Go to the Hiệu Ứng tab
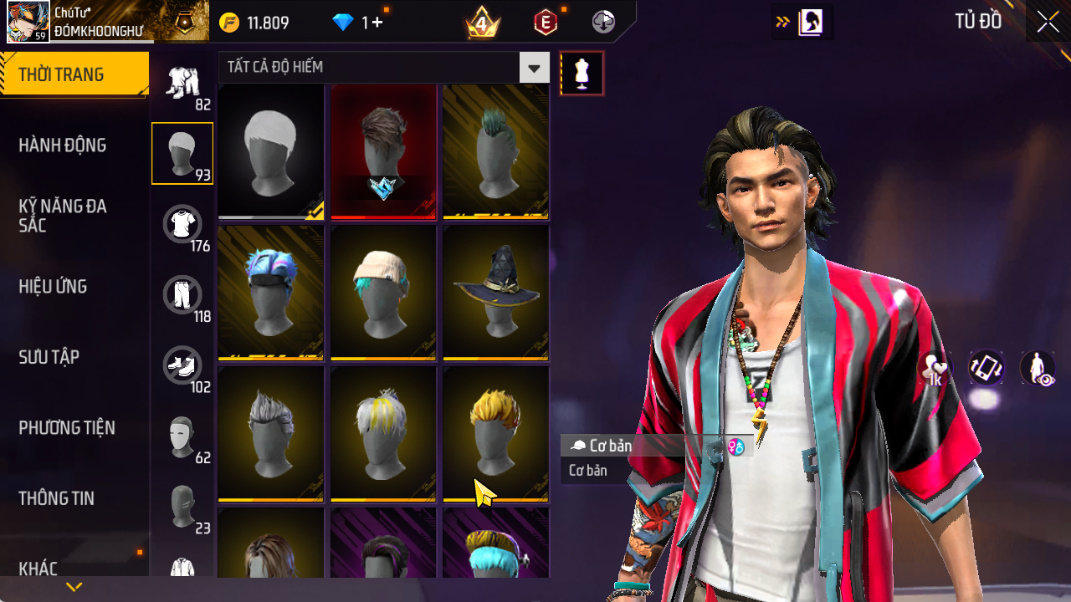 pyautogui.click(x=52, y=287)
